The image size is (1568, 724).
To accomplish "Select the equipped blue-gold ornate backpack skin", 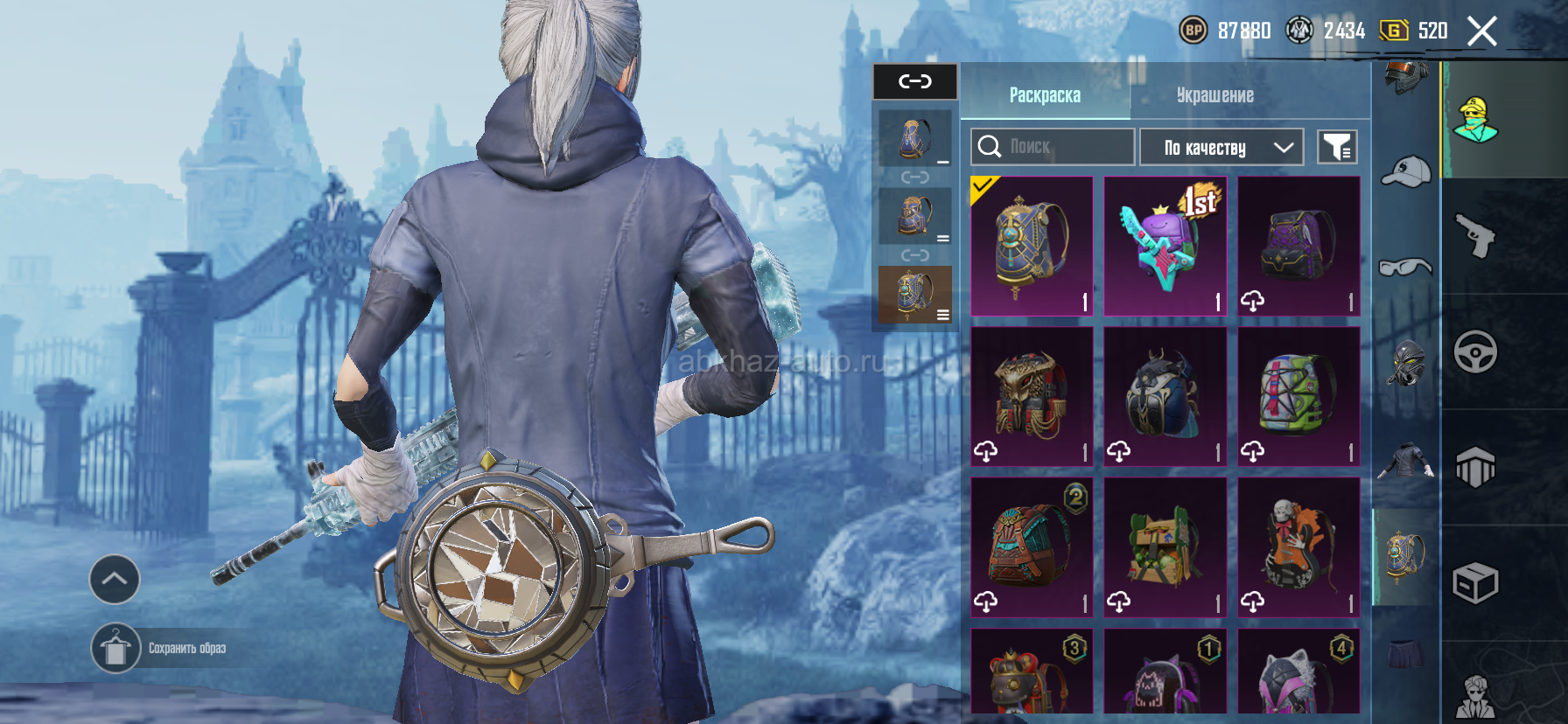I will [x=1032, y=246].
